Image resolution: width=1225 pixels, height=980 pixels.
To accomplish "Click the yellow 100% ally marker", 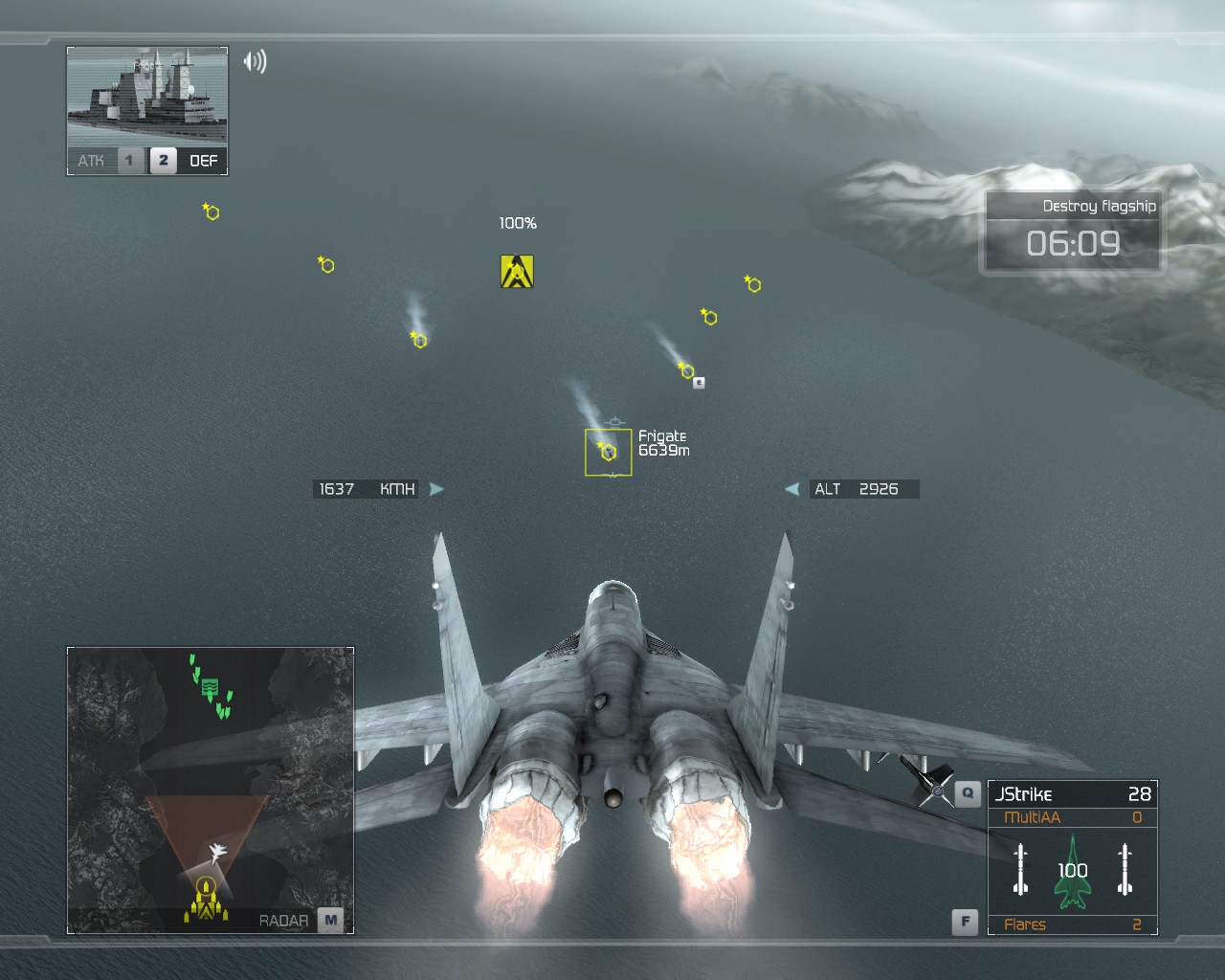I will [517, 271].
